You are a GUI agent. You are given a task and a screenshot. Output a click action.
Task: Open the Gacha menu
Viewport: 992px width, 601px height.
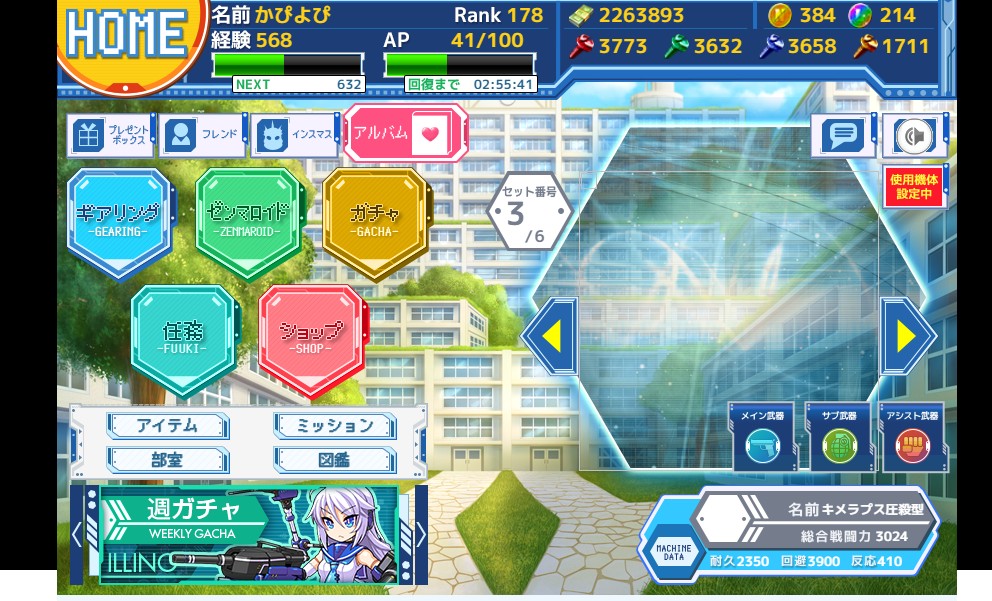click(375, 220)
